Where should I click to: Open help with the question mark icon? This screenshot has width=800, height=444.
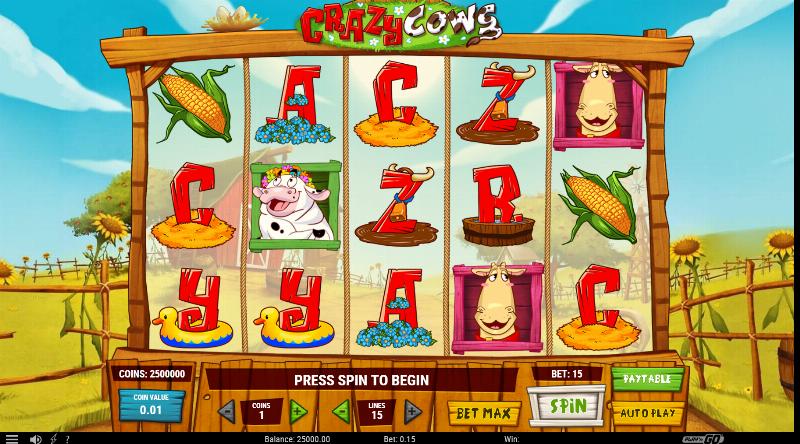pyautogui.click(x=67, y=438)
